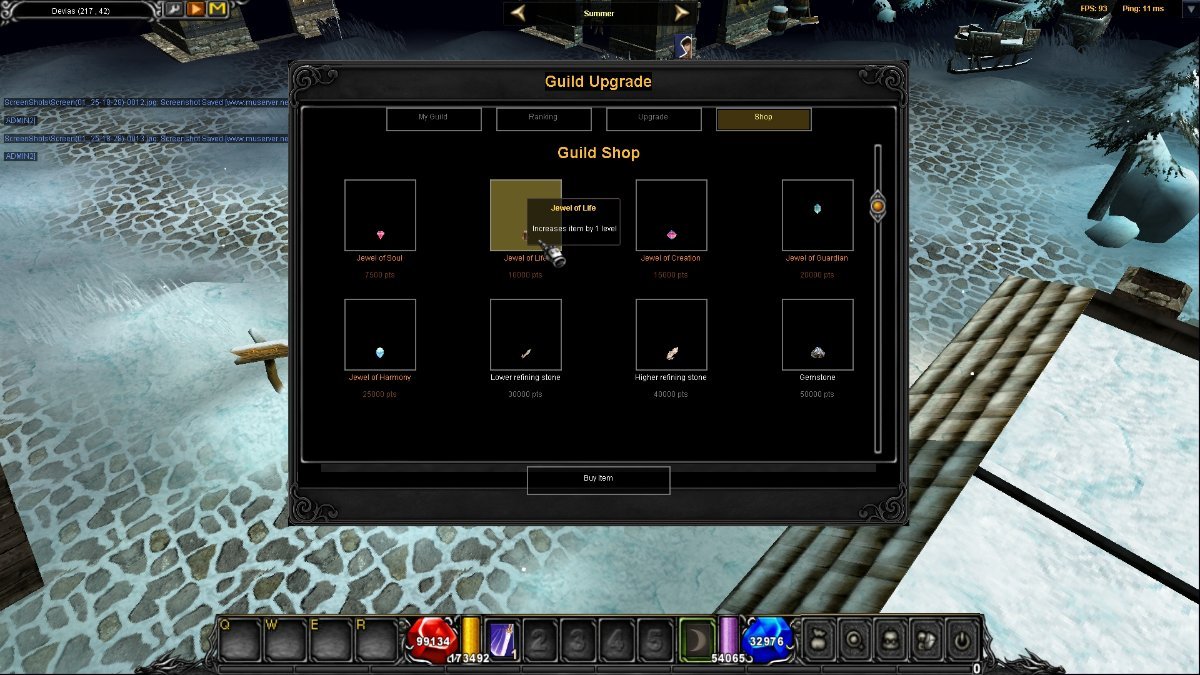Screen dimensions: 1200x675
Task: Click the power button icon
Action: click(963, 639)
